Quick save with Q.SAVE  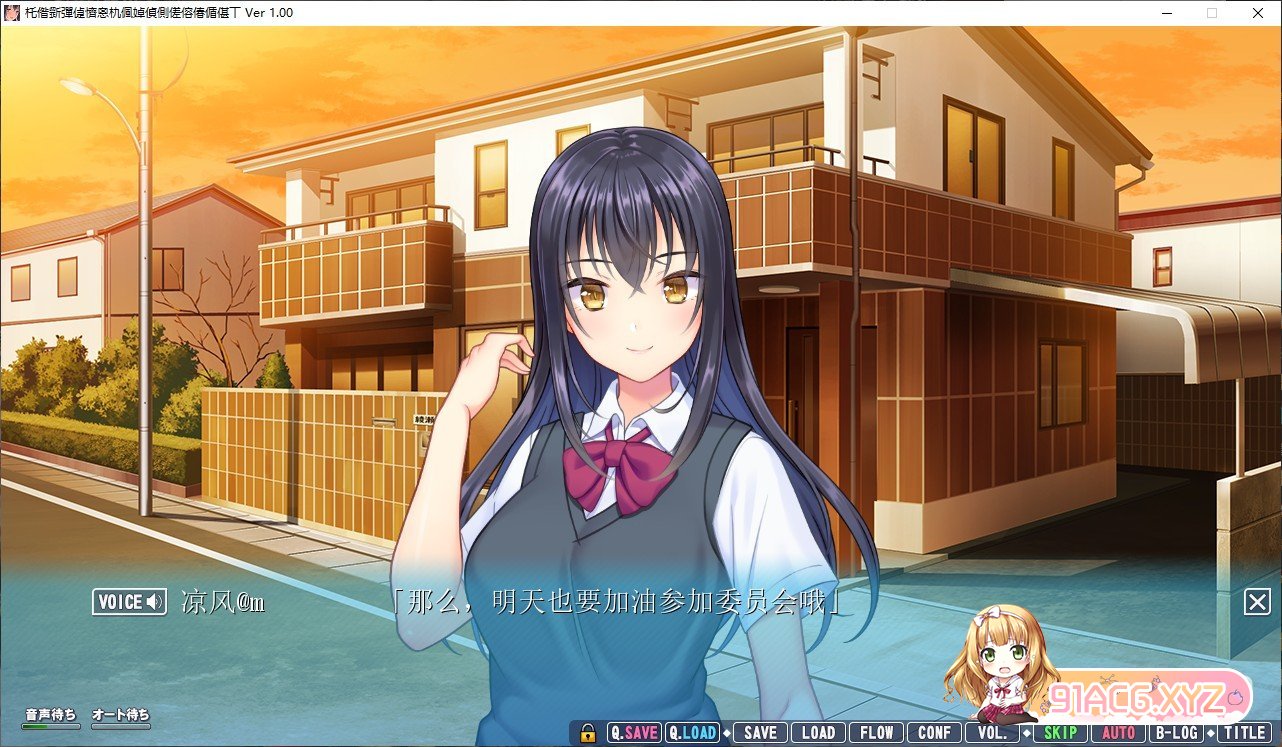[634, 733]
